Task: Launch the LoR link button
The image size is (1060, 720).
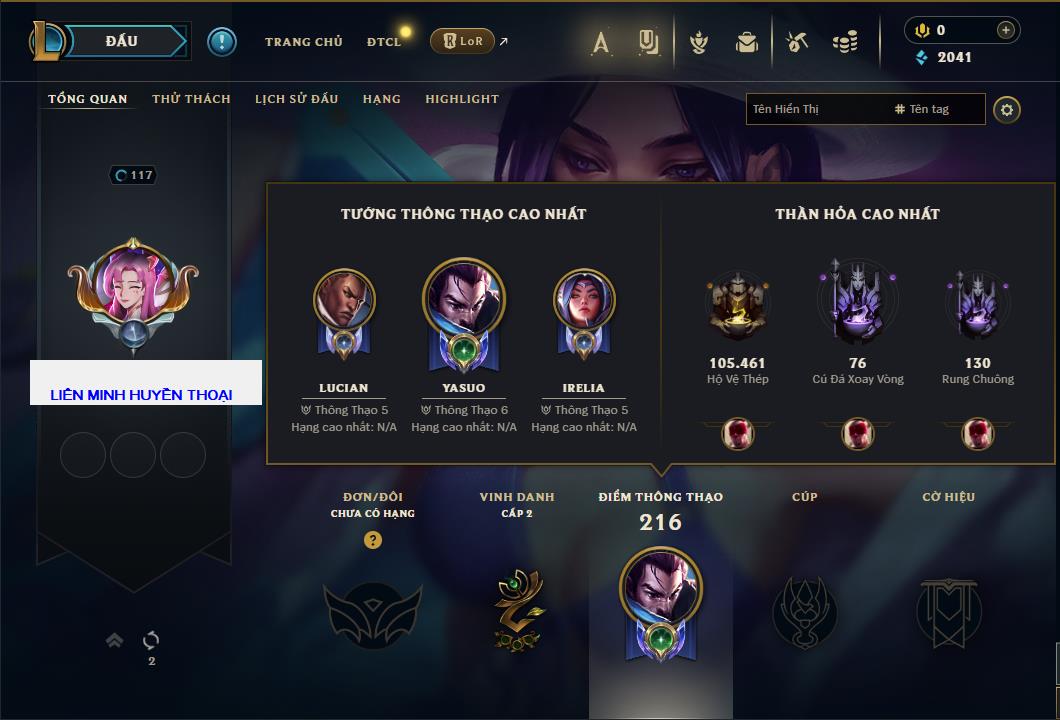Action: point(463,41)
